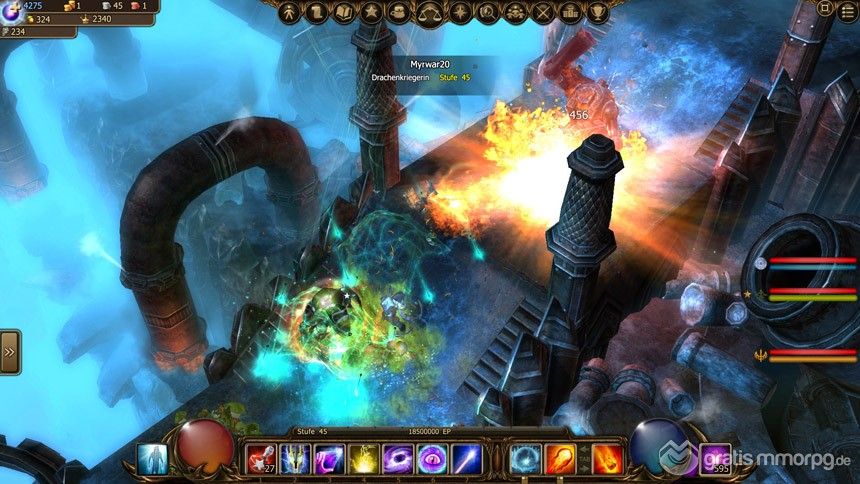The width and height of the screenshot is (860, 484).
Task: Activate the fireball skill
Action: (x=560, y=459)
